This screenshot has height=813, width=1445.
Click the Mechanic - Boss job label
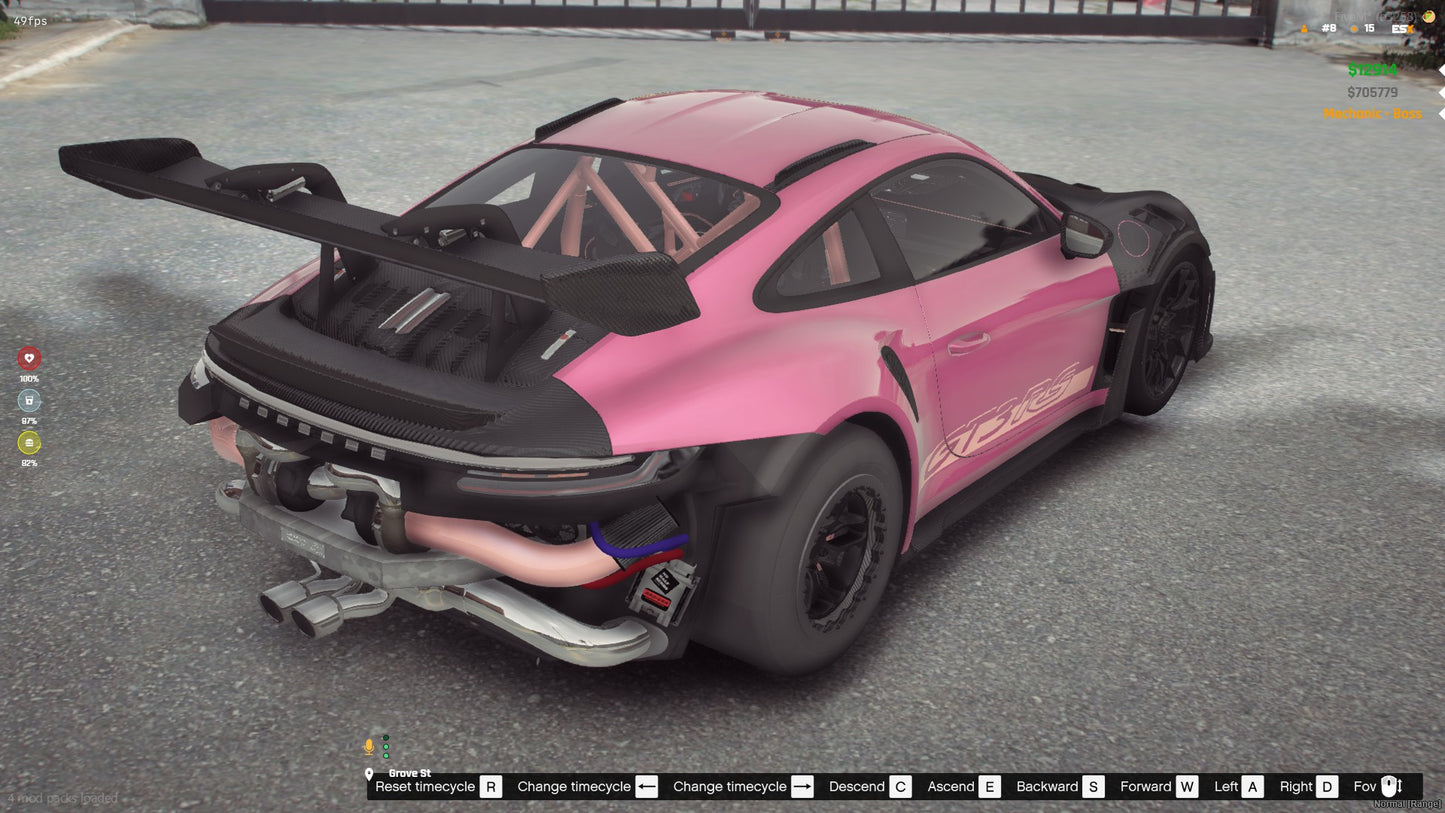point(1372,113)
